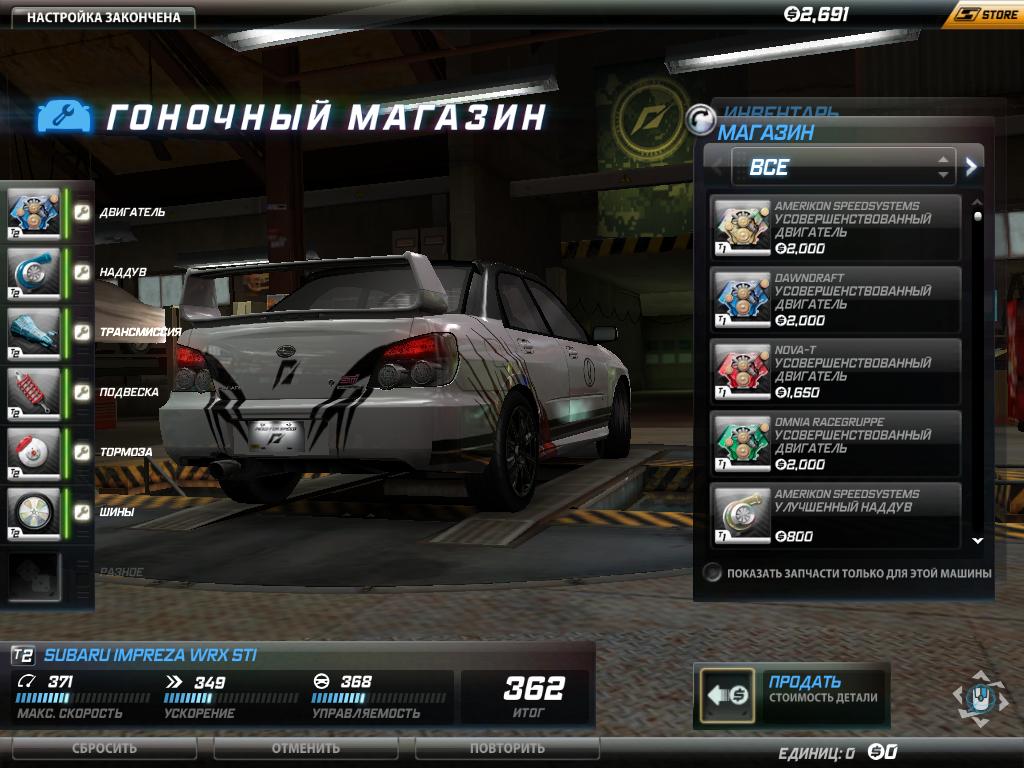1024x768 pixels.
Task: Select the Omnia Racegruppe engine part
Action: point(836,443)
